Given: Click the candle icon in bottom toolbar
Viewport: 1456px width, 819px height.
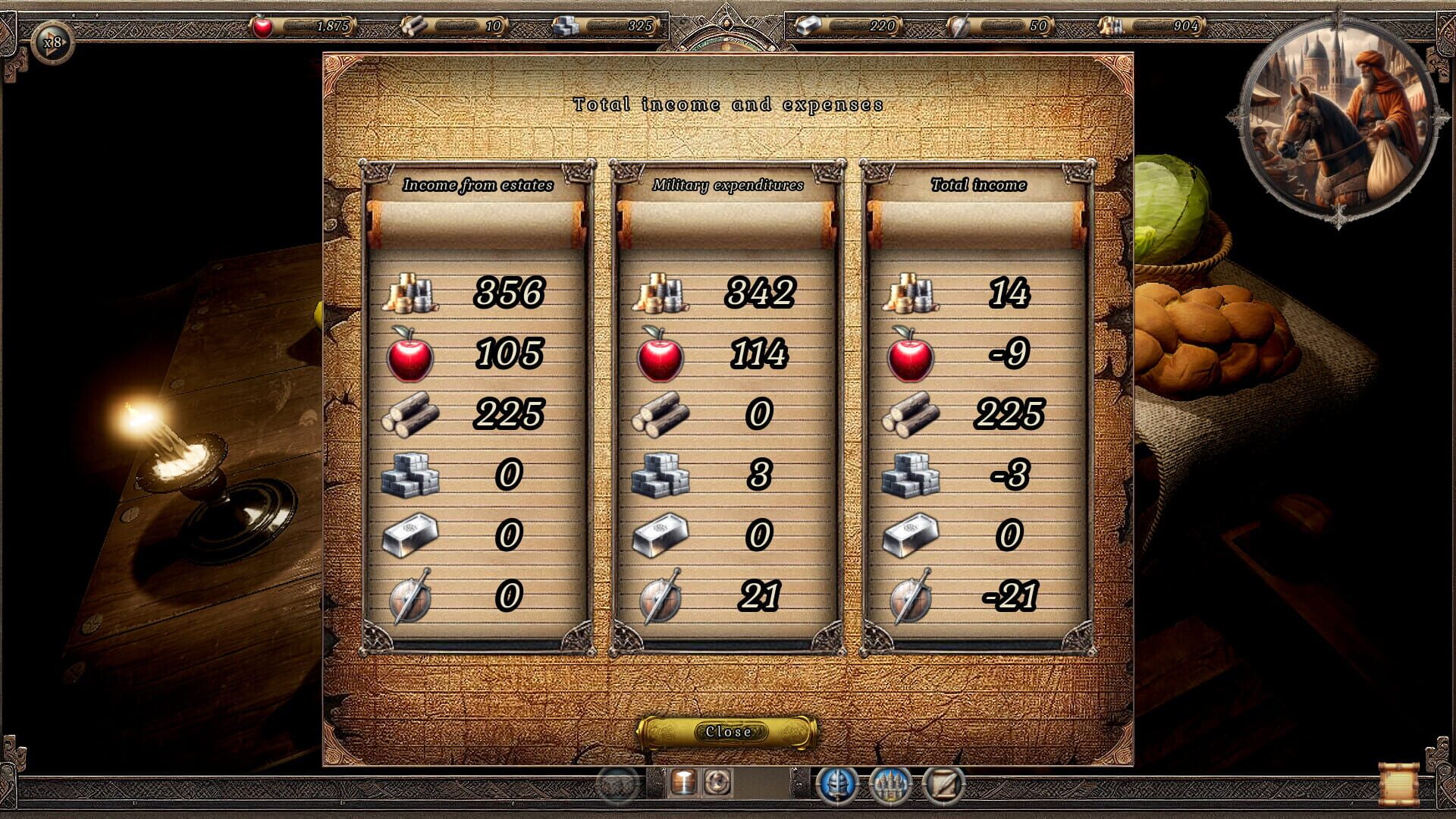Looking at the screenshot, I should click(x=683, y=786).
